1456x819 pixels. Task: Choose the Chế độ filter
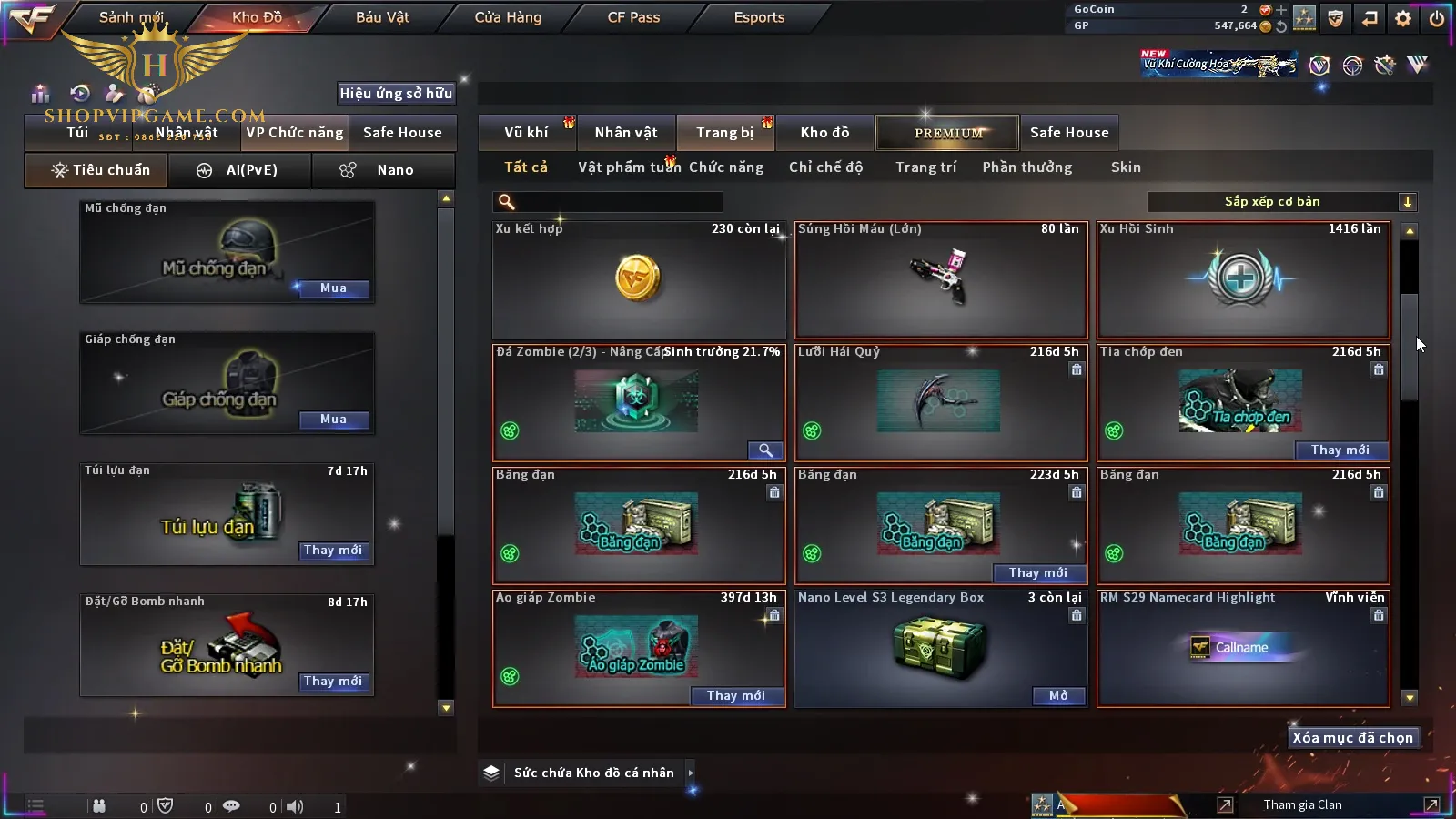pos(826,167)
